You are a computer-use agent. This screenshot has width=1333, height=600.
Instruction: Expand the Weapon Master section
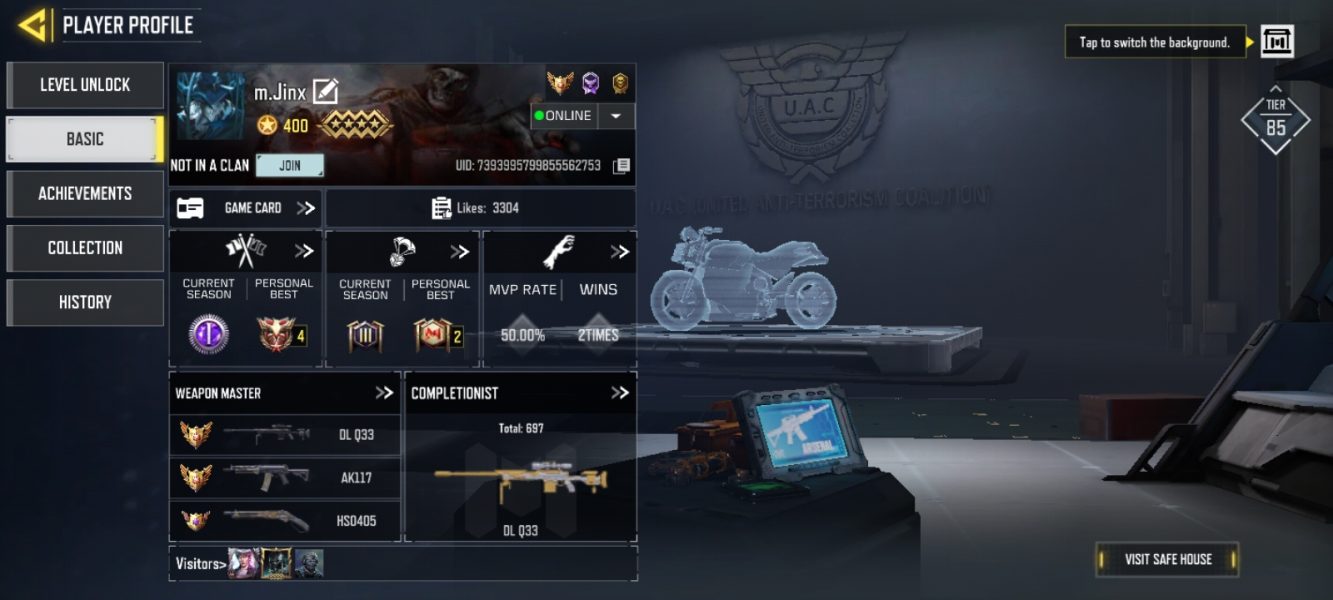tap(384, 393)
